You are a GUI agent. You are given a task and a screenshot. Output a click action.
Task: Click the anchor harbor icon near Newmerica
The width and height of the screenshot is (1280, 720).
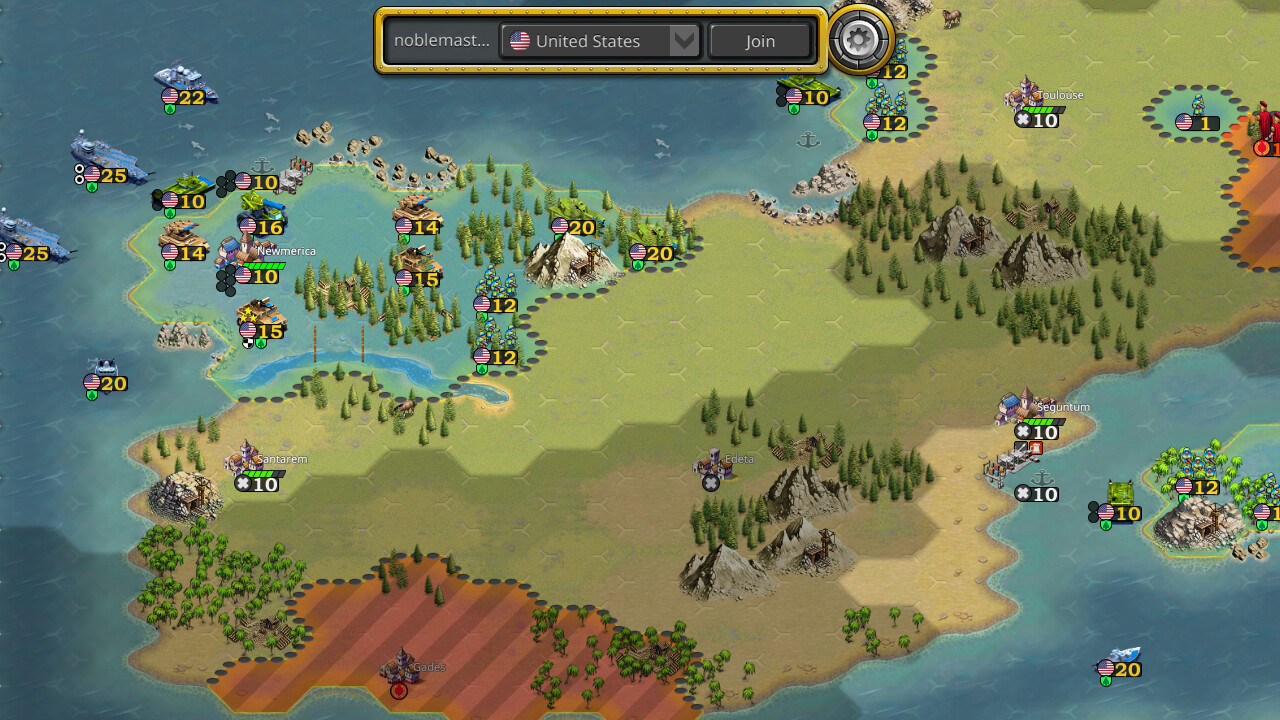click(263, 163)
